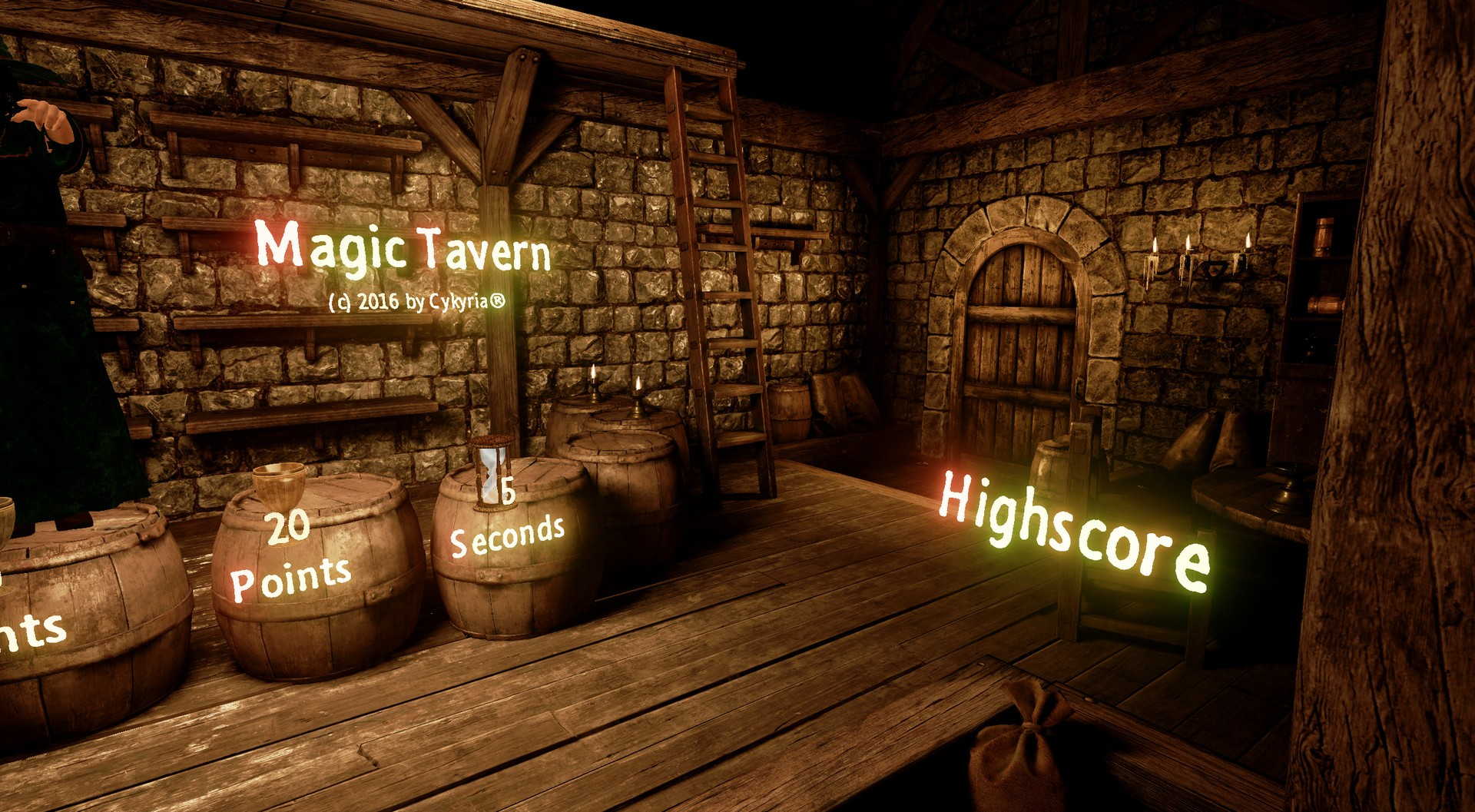The image size is (1475, 812).
Task: Choose the Seconds timed mode label
Action: click(x=507, y=533)
